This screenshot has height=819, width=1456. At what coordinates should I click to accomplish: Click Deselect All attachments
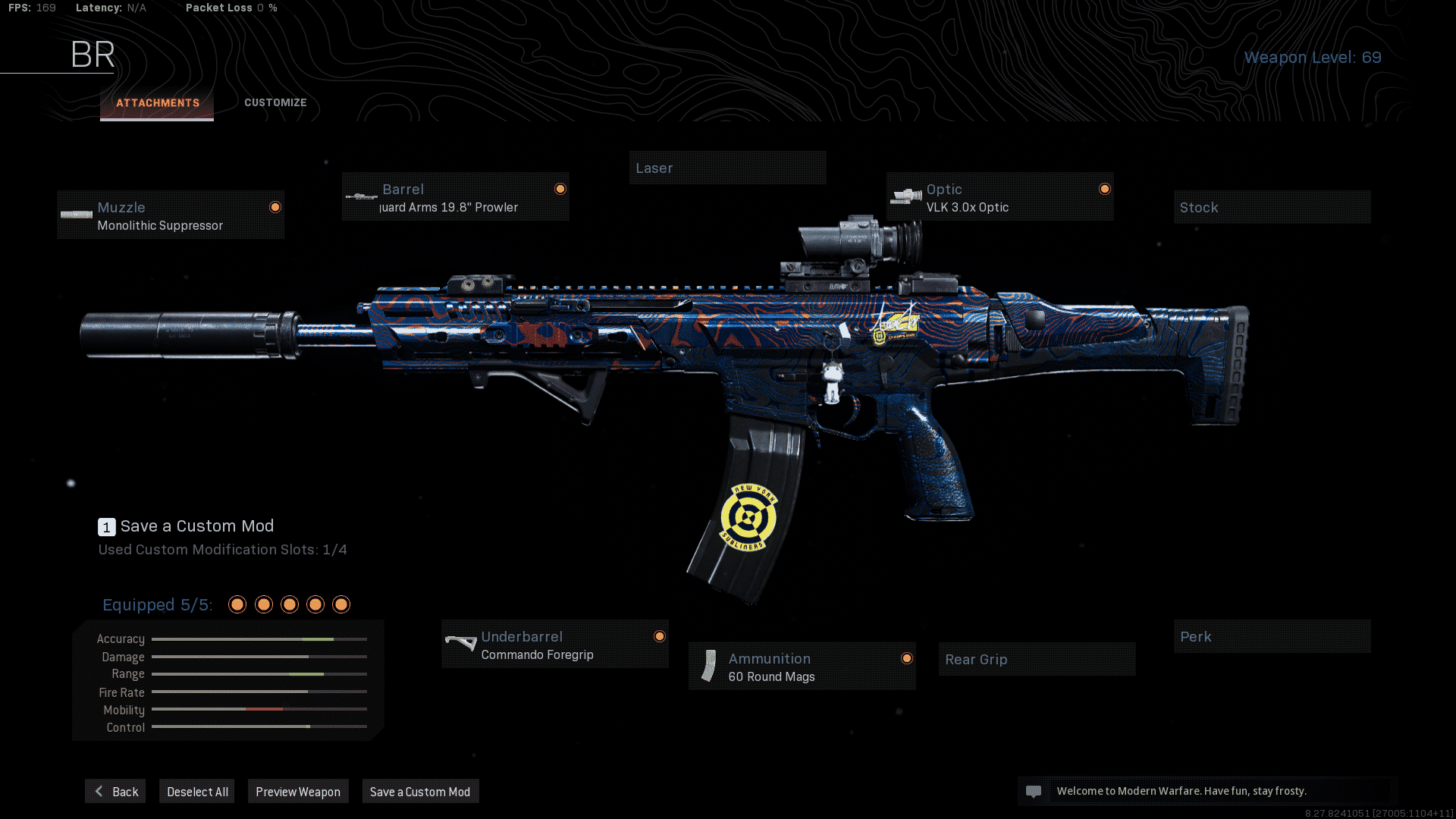click(x=197, y=792)
